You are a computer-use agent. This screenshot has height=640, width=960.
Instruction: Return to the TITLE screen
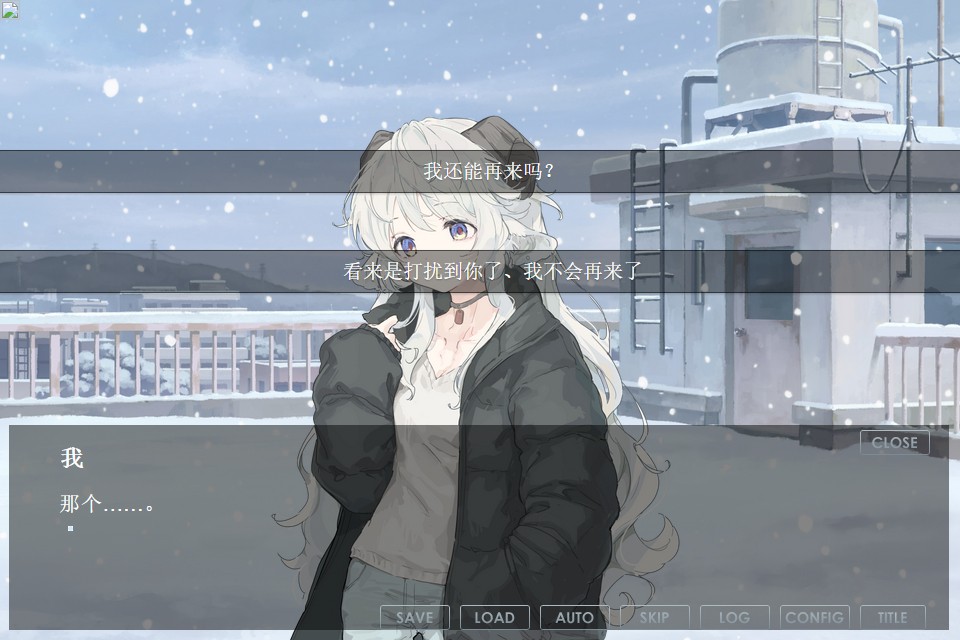pos(892,617)
